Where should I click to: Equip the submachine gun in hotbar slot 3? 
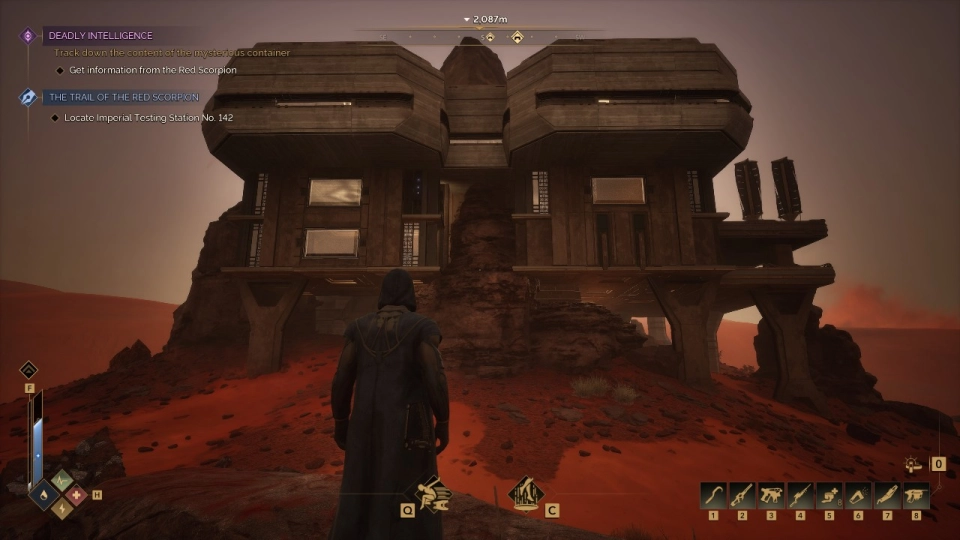click(771, 494)
